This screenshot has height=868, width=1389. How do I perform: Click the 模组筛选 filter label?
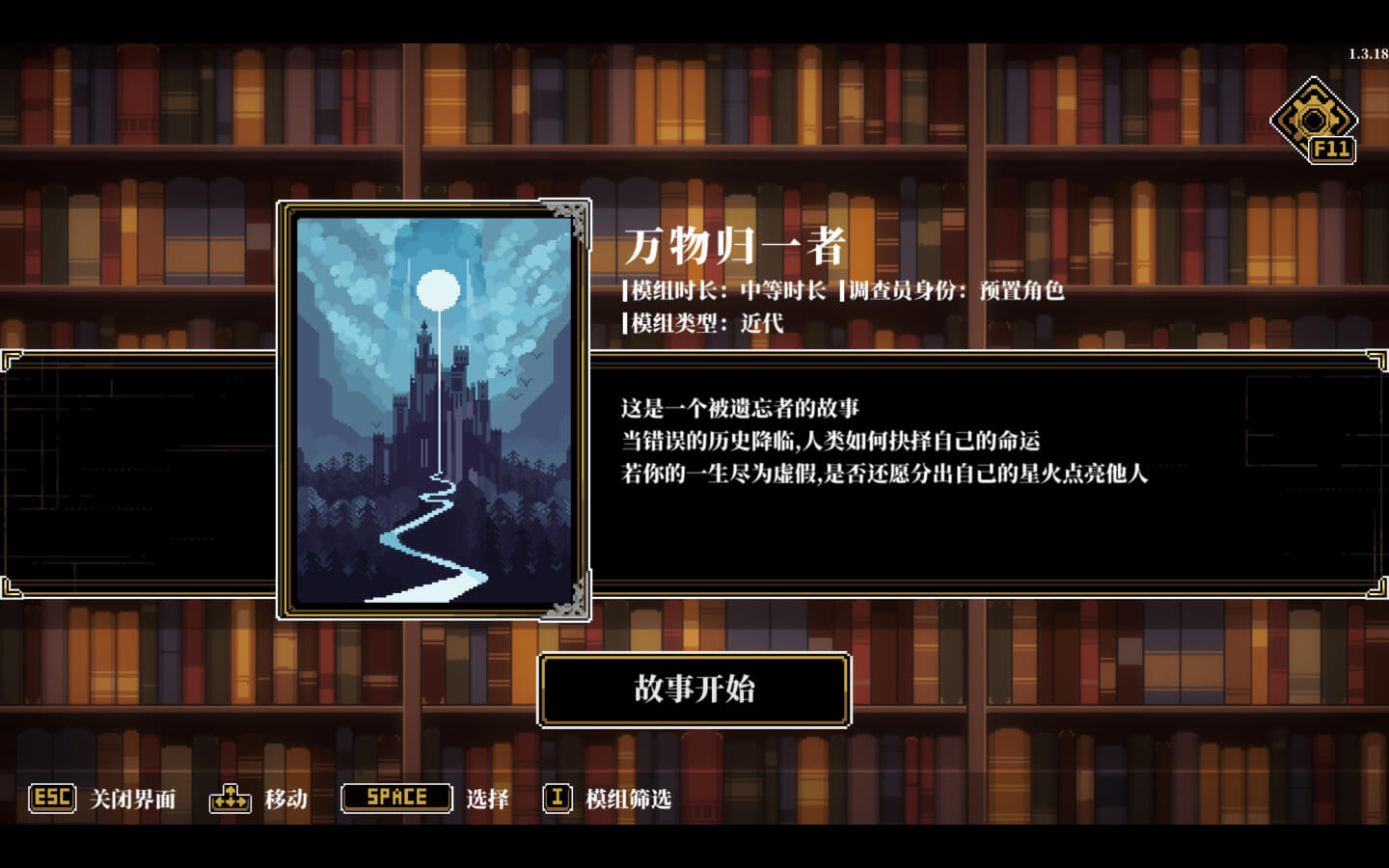click(627, 799)
